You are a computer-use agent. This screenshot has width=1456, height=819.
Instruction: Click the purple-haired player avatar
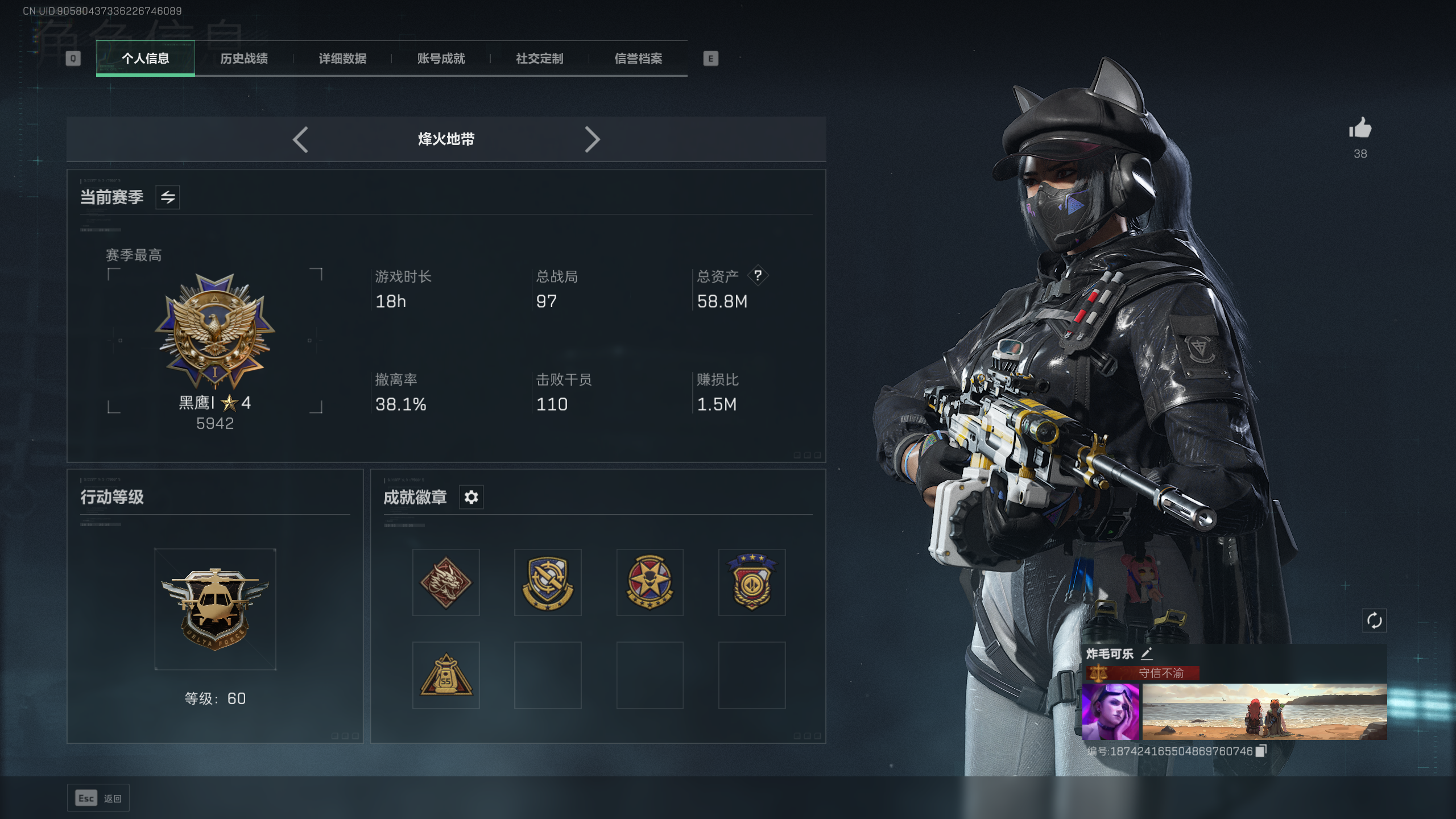click(x=1111, y=712)
